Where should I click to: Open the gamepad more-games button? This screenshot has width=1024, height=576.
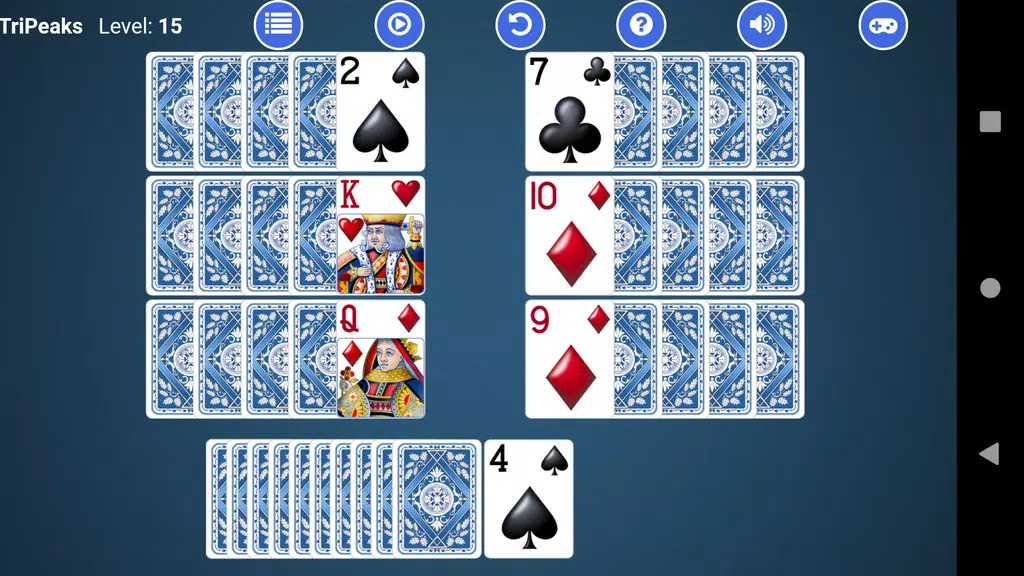pos(883,25)
